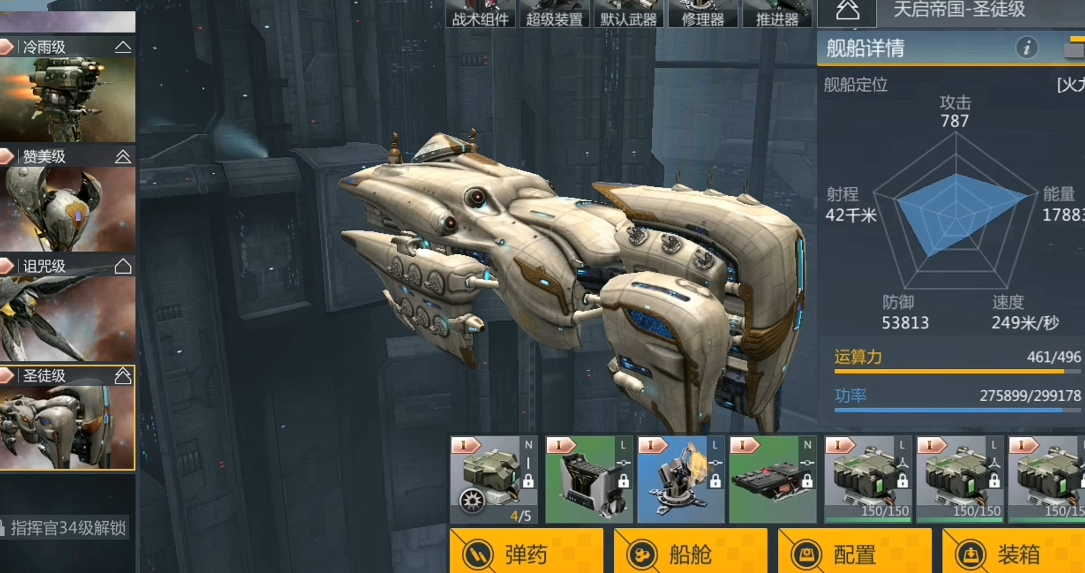
Task: Select the flat dark armor plate module slot
Action: point(772,480)
